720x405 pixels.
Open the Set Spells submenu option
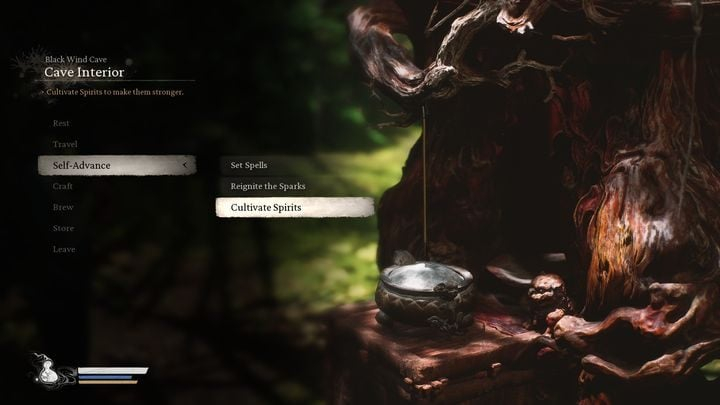pyautogui.click(x=249, y=165)
